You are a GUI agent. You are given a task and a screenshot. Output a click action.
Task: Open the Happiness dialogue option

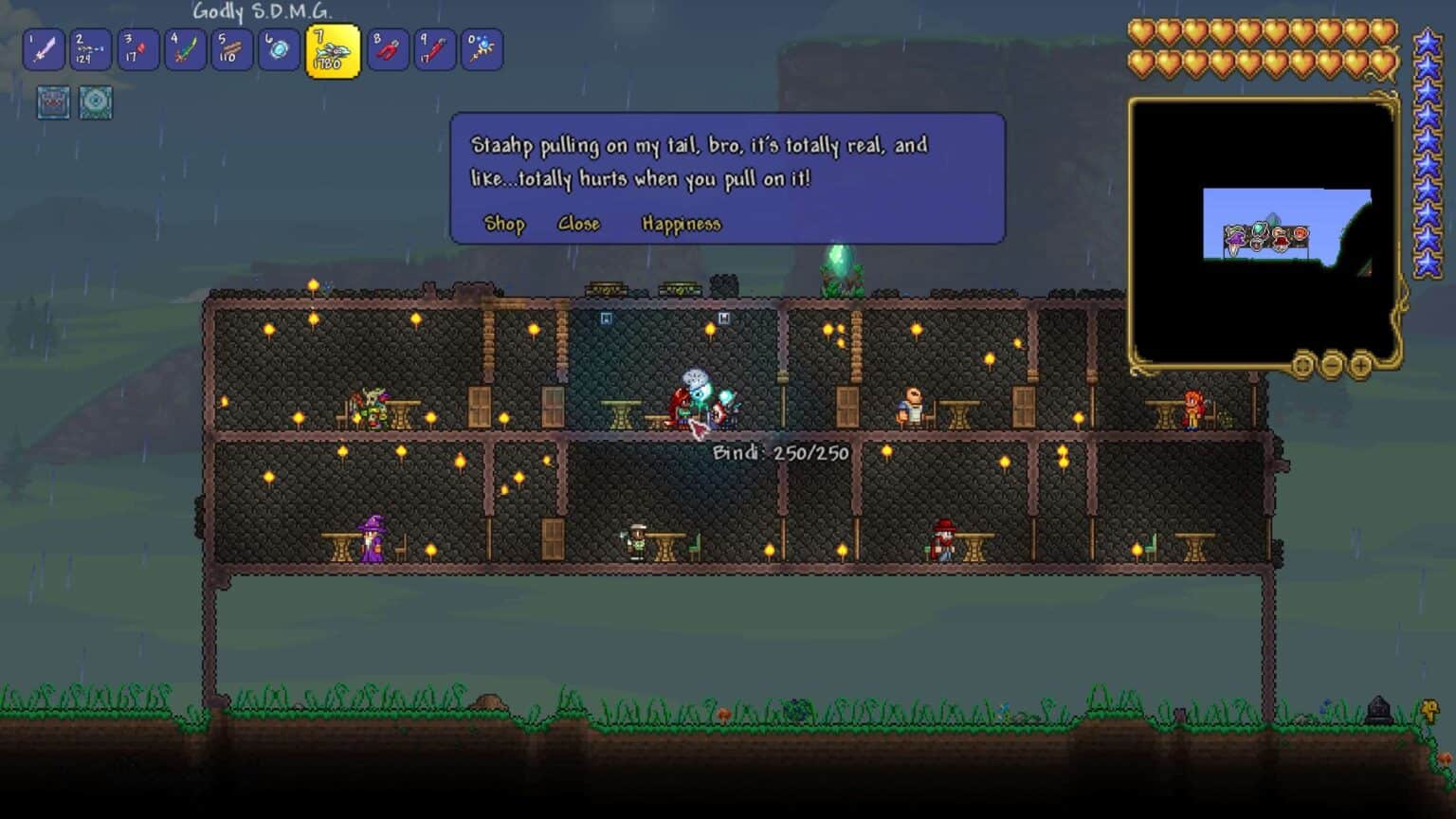(682, 224)
